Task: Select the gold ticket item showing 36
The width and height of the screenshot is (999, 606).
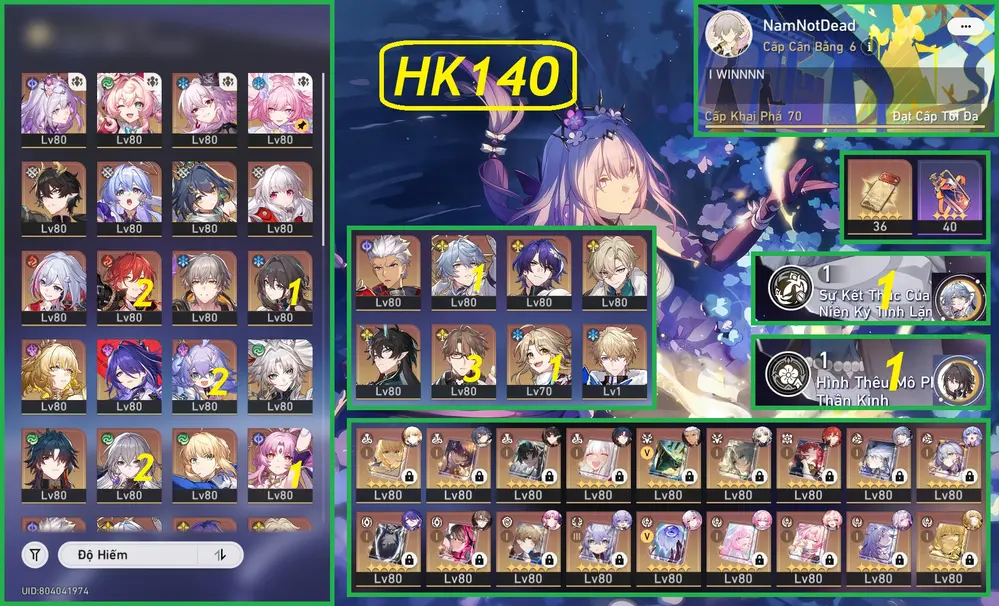Action: (880, 196)
